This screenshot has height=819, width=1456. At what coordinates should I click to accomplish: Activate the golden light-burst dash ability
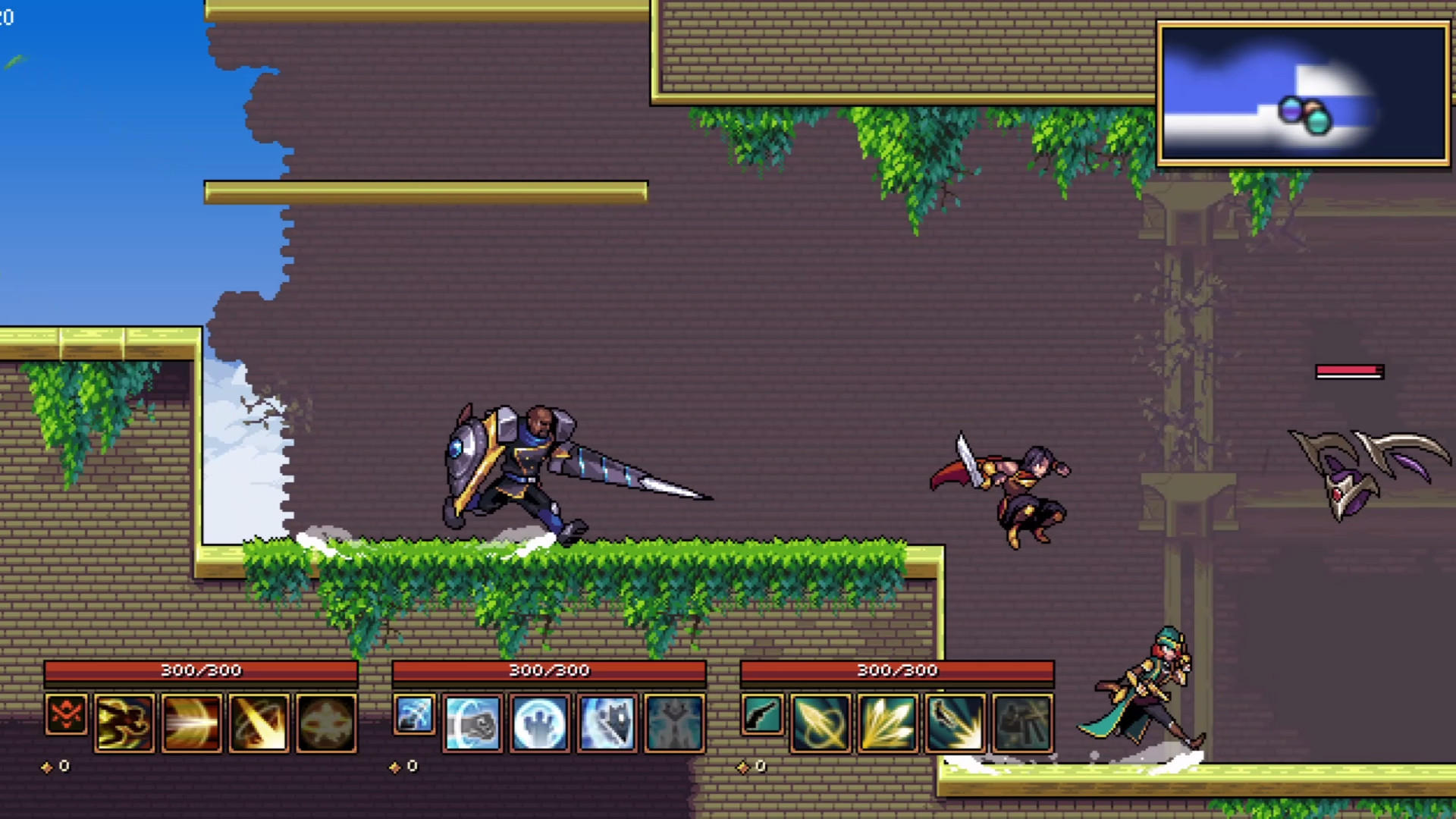[x=192, y=722]
